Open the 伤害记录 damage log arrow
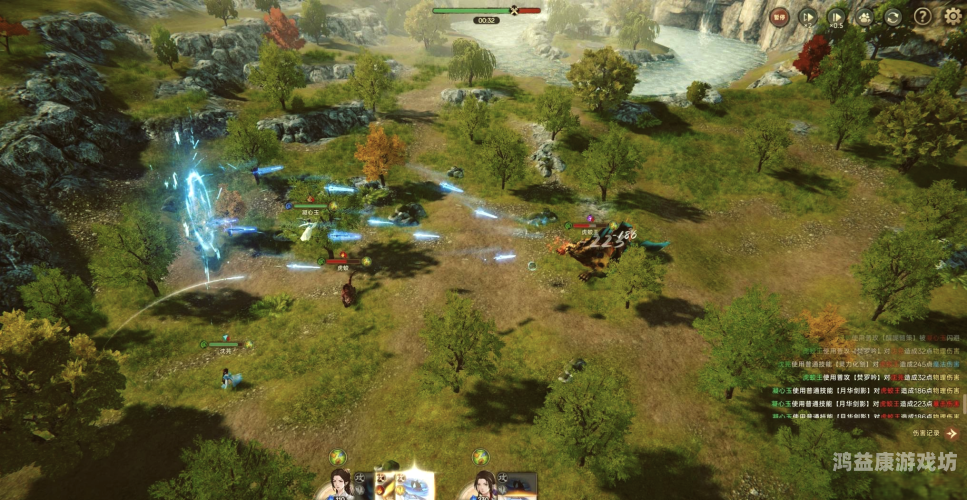967x500 pixels. click(x=951, y=434)
